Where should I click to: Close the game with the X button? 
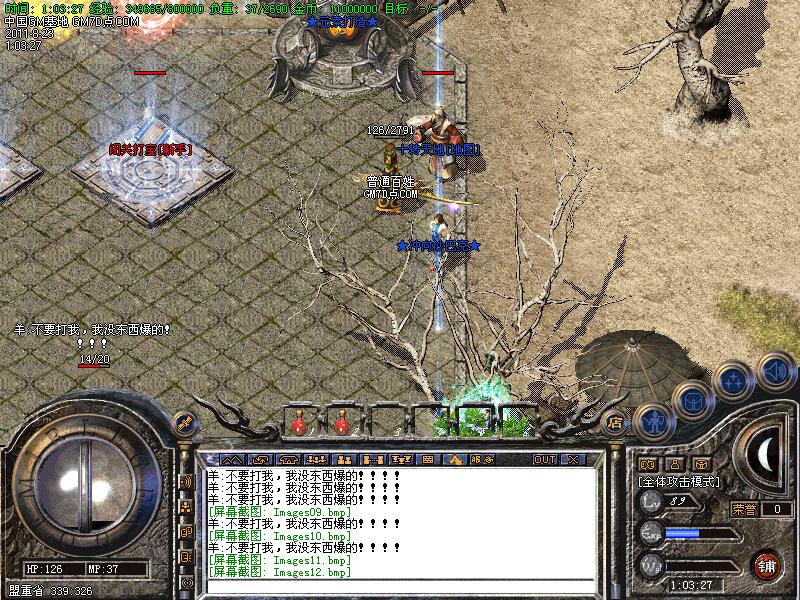tap(573, 459)
